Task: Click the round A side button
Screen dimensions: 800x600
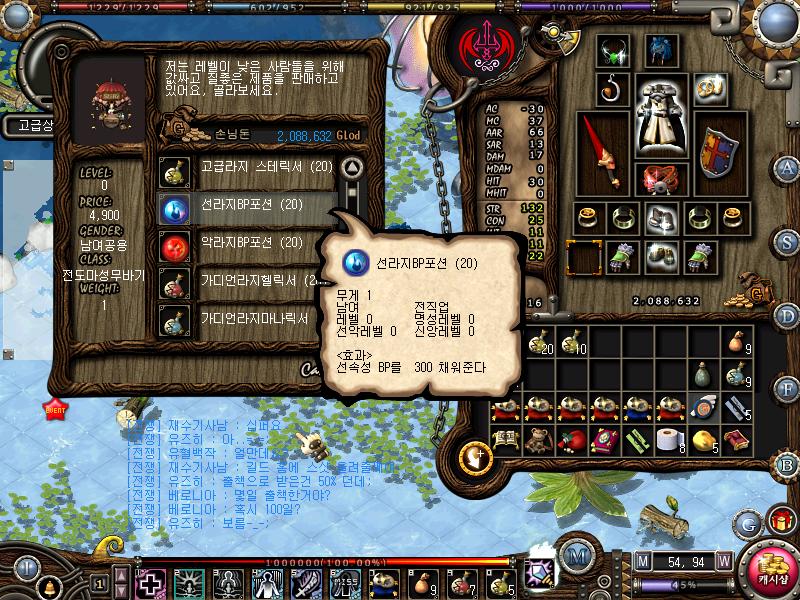Action: click(x=788, y=167)
